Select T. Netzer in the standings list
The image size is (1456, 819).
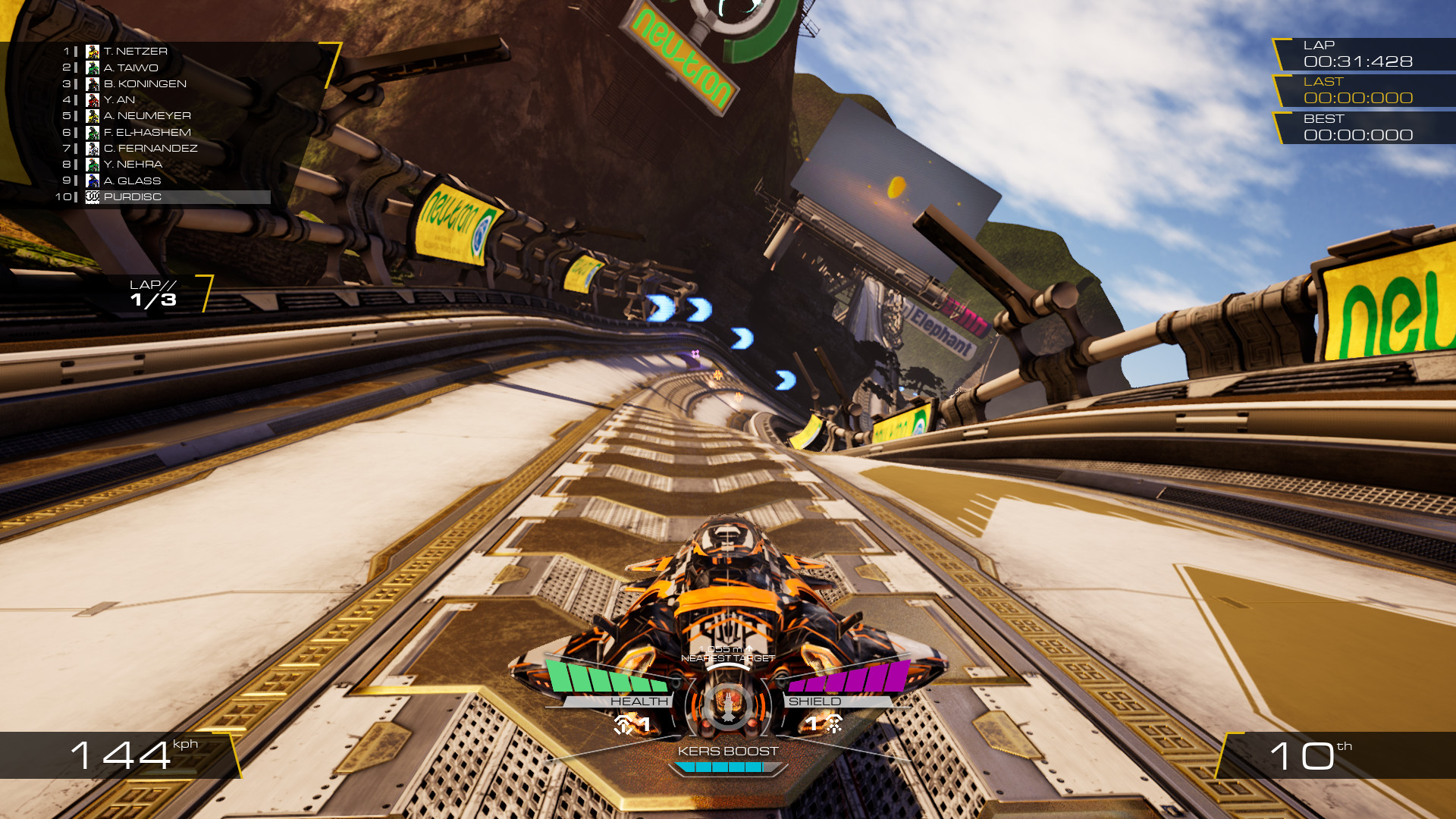tap(135, 52)
